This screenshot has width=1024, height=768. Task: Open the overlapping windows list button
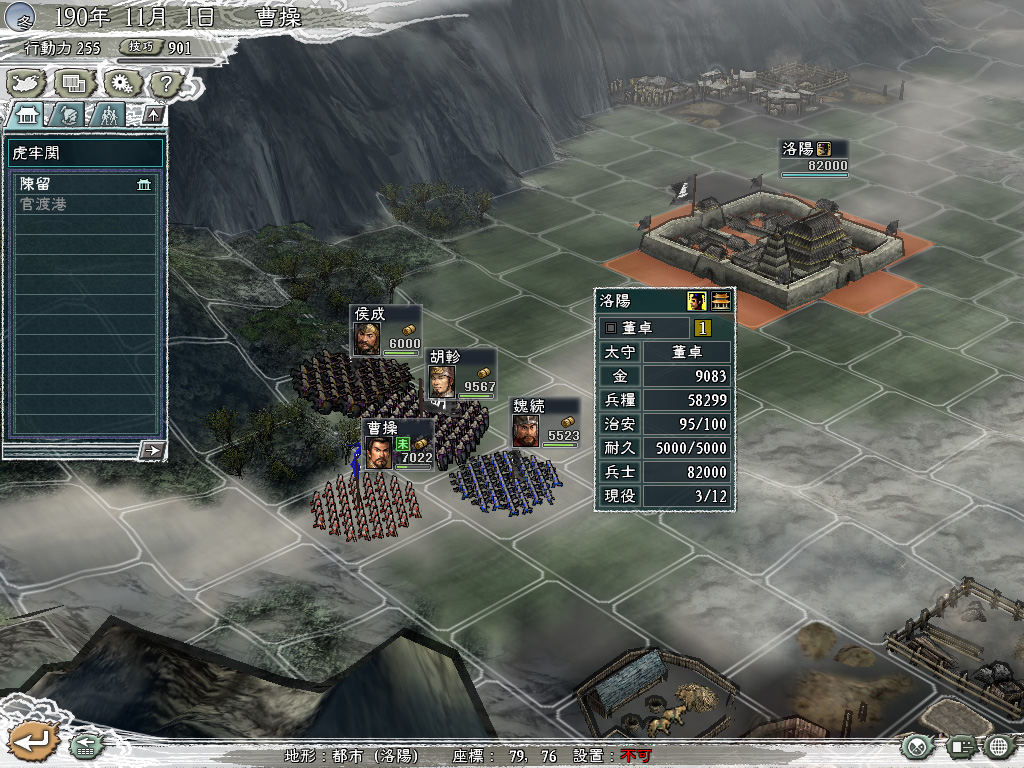pyautogui.click(x=74, y=83)
